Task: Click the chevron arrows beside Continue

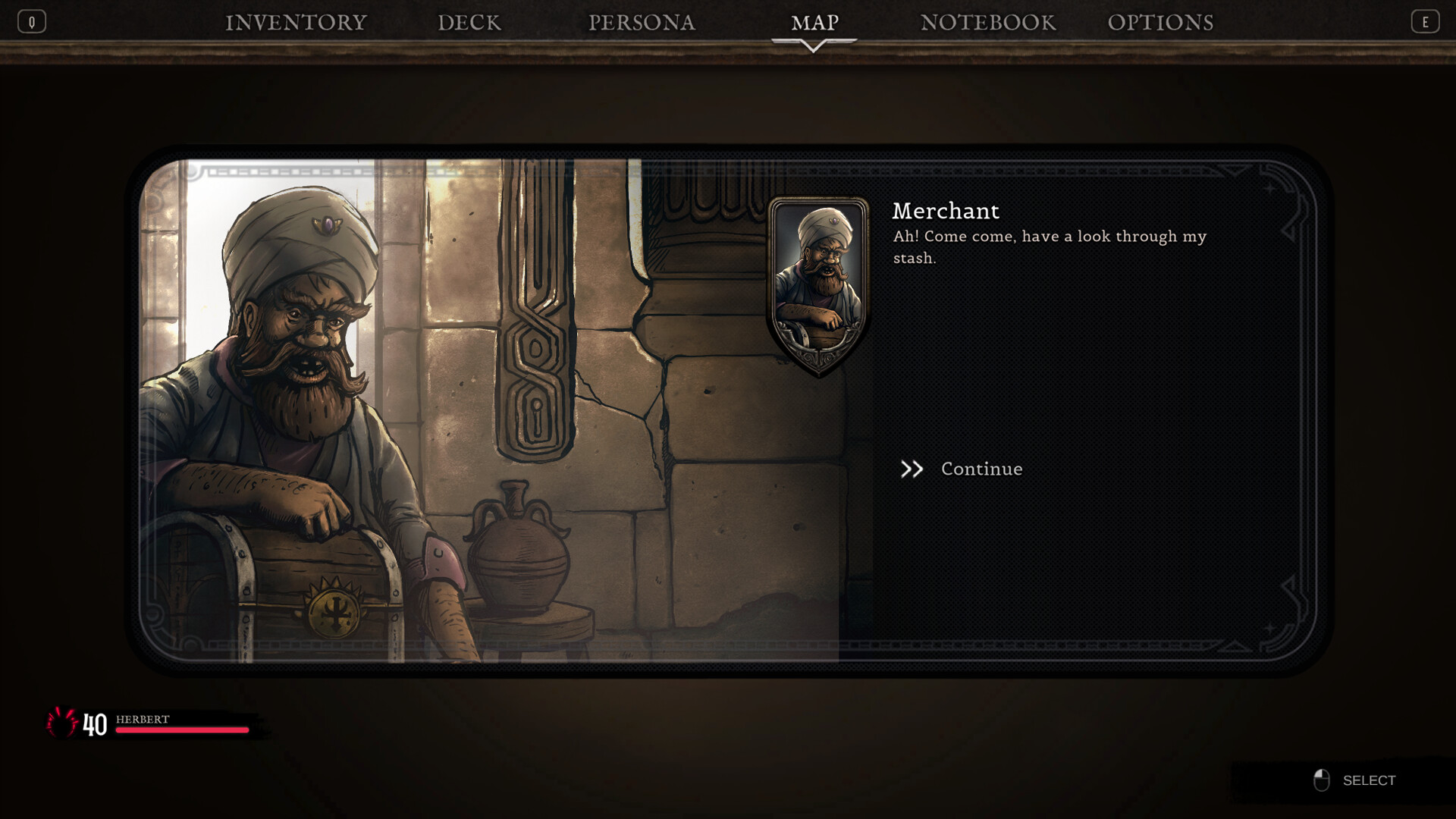Action: click(912, 469)
